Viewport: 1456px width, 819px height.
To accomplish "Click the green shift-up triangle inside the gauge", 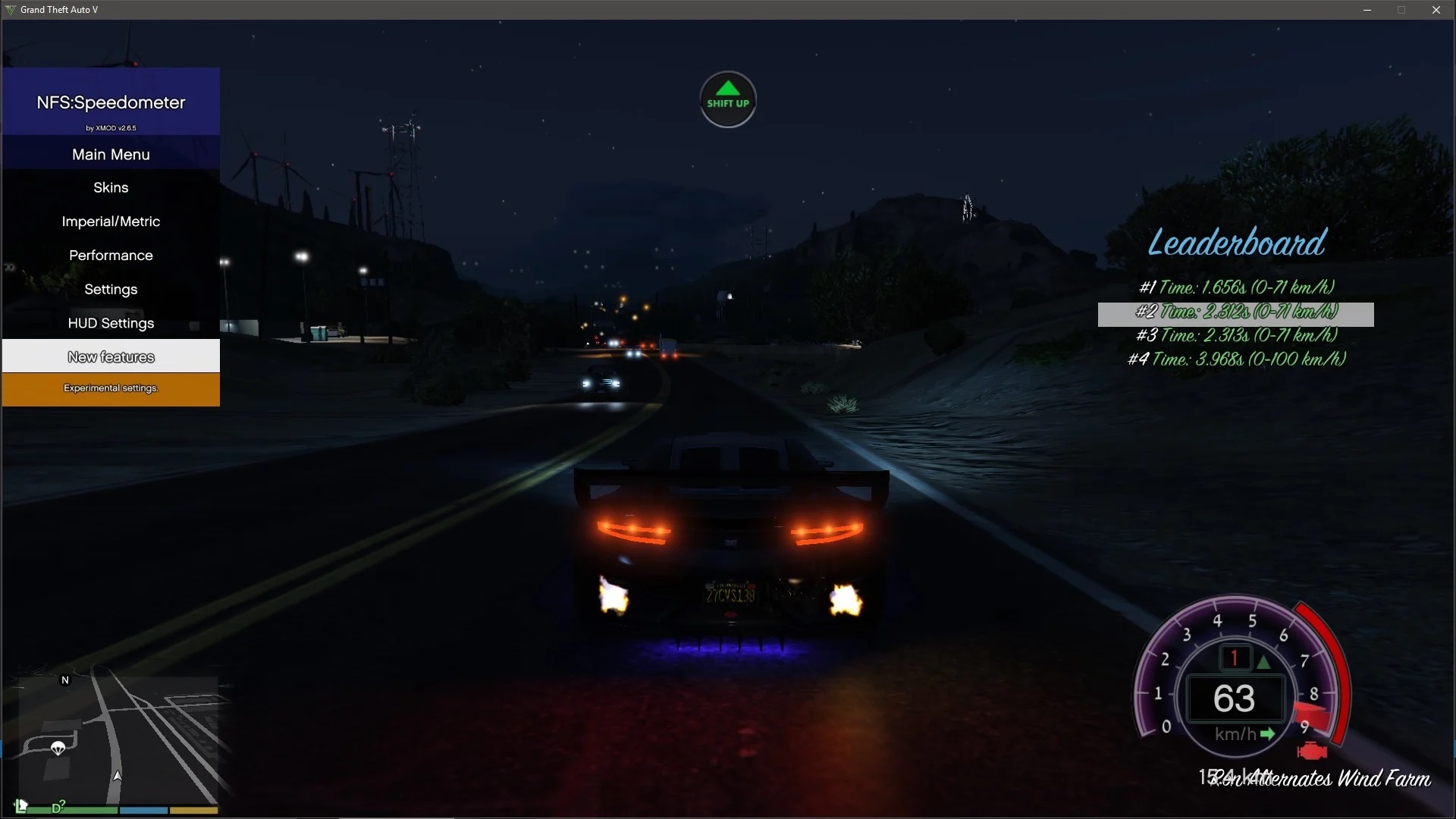I will 1263,661.
